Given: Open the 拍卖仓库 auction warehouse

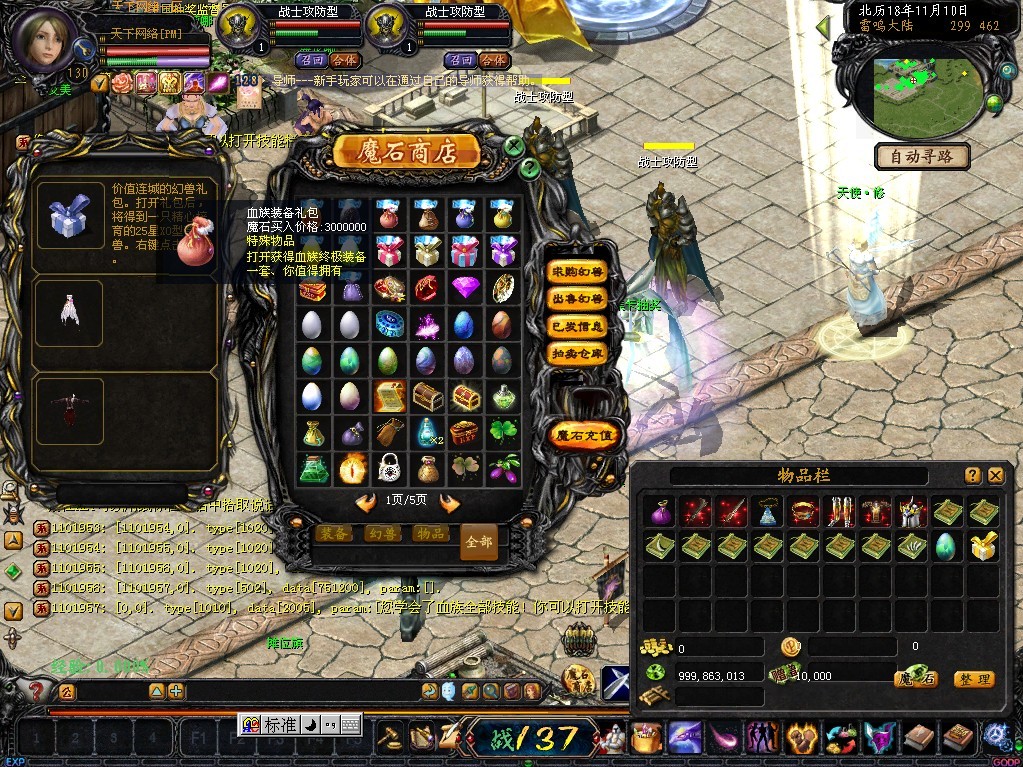Looking at the screenshot, I should click(x=578, y=353).
